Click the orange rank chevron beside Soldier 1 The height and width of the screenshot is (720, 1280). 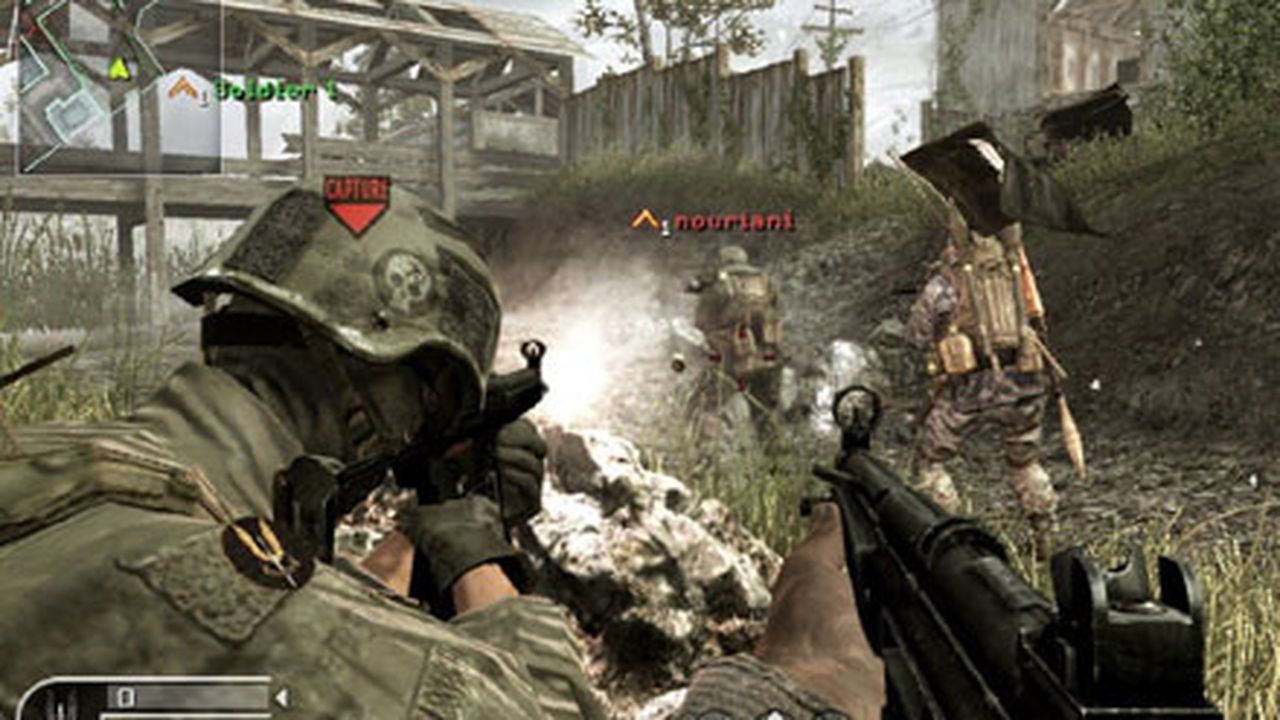click(x=182, y=87)
